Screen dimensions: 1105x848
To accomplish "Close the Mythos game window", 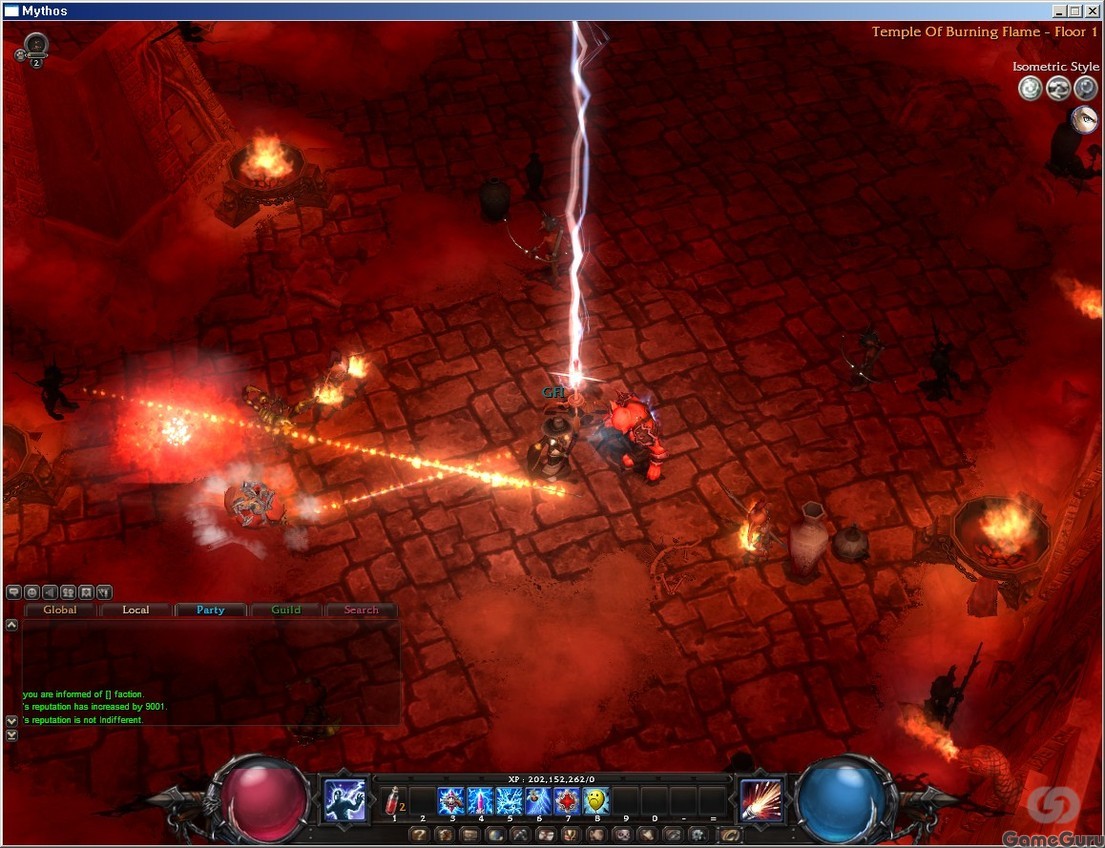I will (x=1093, y=11).
